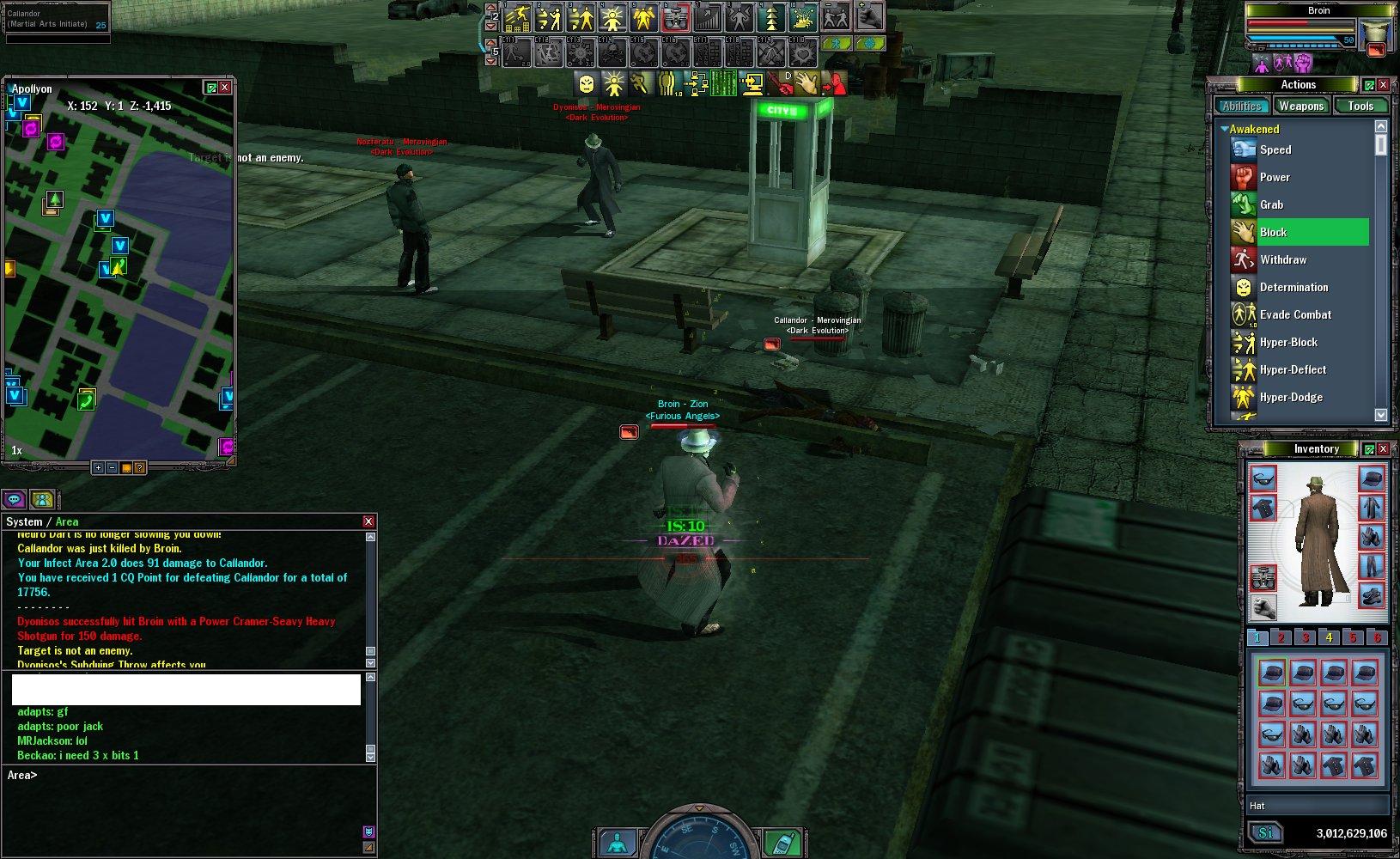The width and height of the screenshot is (1400, 859).
Task: Switch to the Weapons tab
Action: (1300, 106)
